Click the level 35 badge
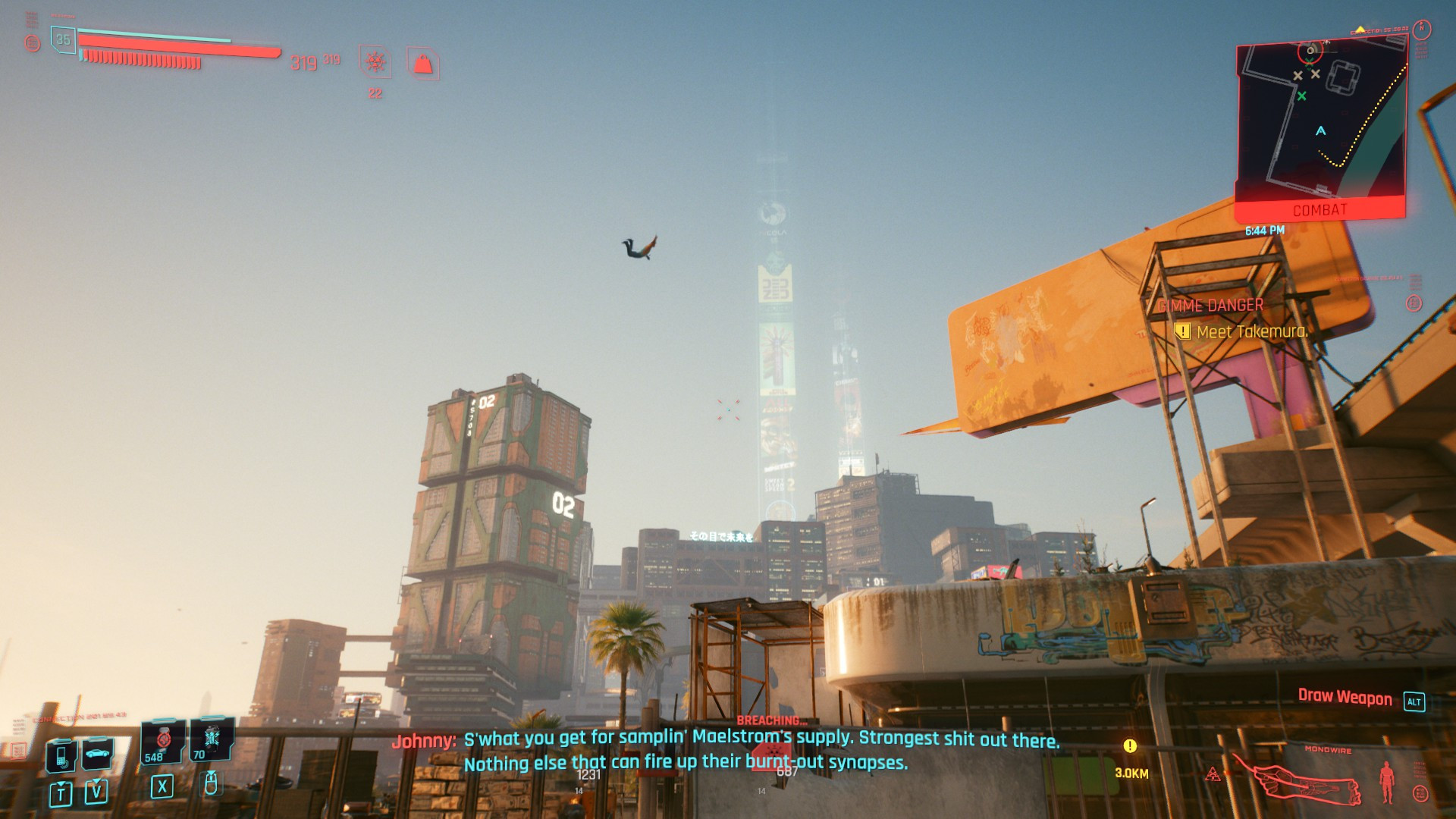Viewport: 1456px width, 819px height. (63, 39)
